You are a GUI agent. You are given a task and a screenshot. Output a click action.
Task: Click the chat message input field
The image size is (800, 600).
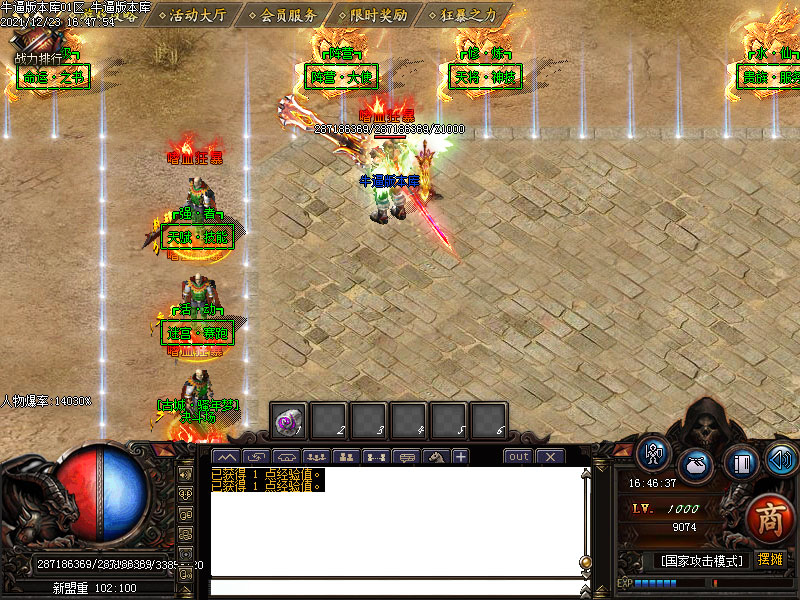(x=395, y=587)
